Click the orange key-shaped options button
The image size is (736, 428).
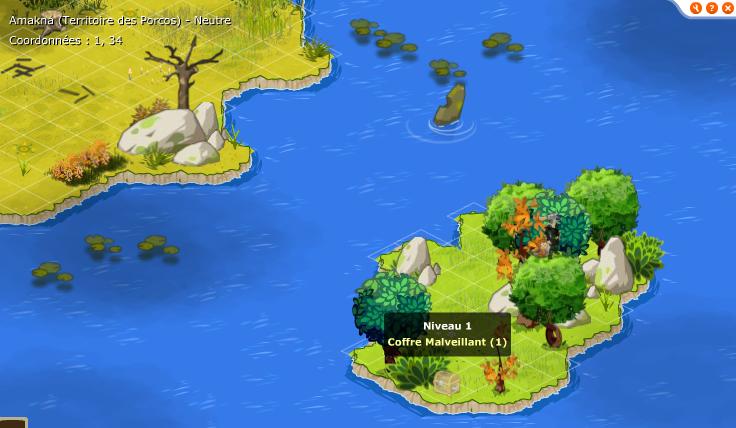tap(697, 8)
